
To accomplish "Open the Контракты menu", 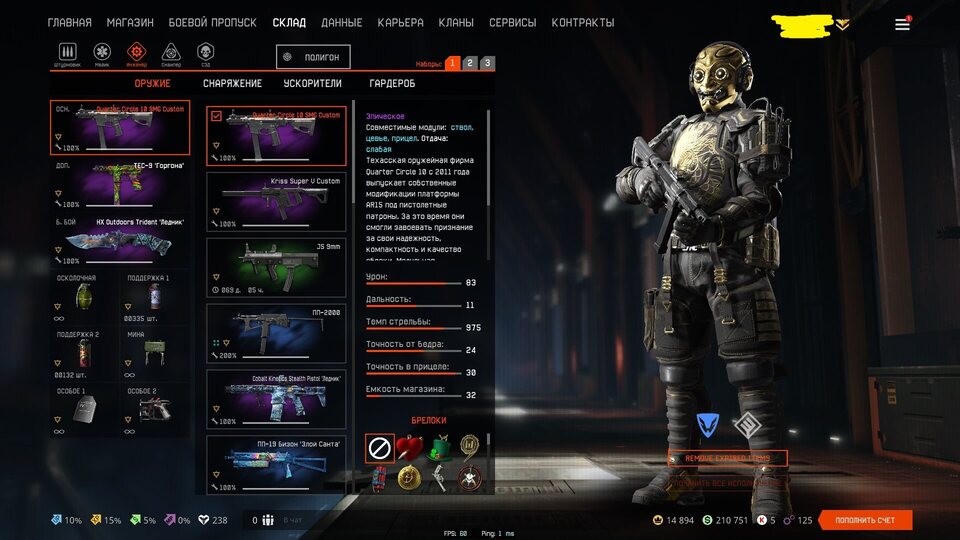I will pyautogui.click(x=582, y=22).
